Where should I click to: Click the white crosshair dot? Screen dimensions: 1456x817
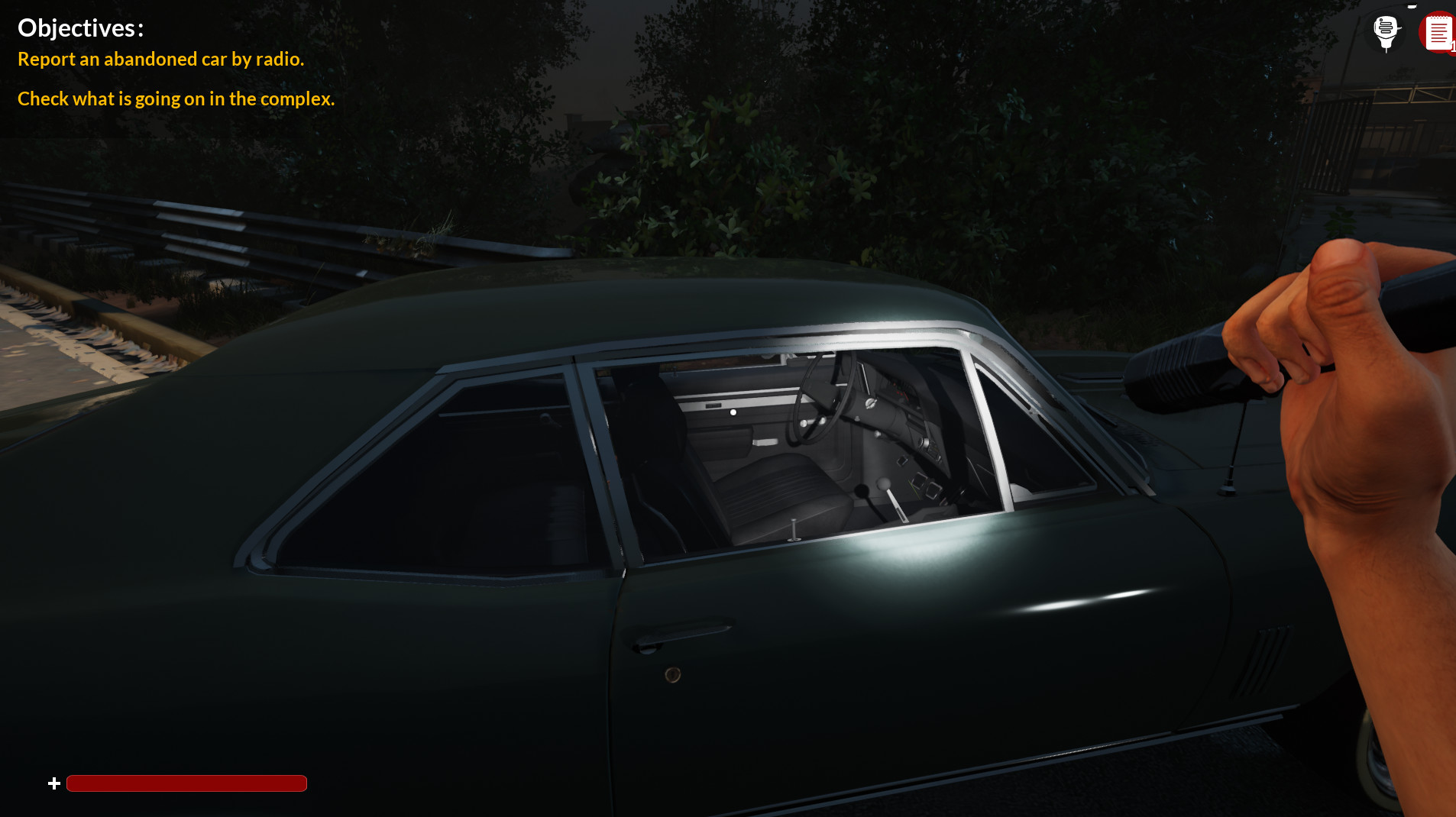pyautogui.click(x=733, y=412)
